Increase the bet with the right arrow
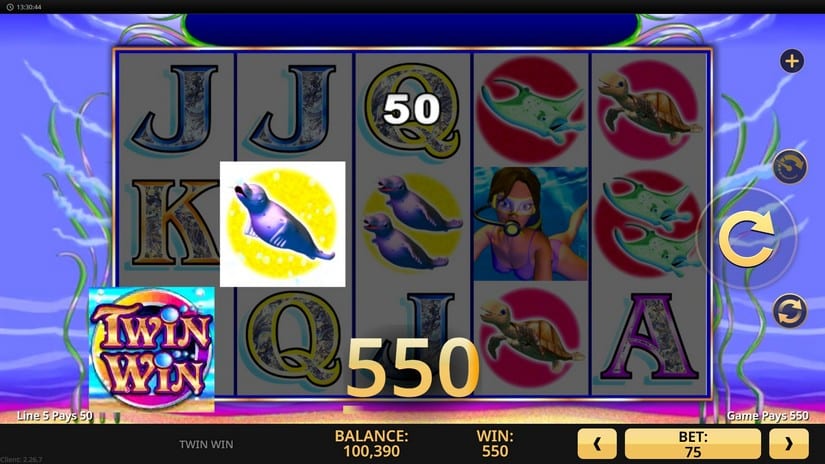The image size is (825, 464). 788,443
